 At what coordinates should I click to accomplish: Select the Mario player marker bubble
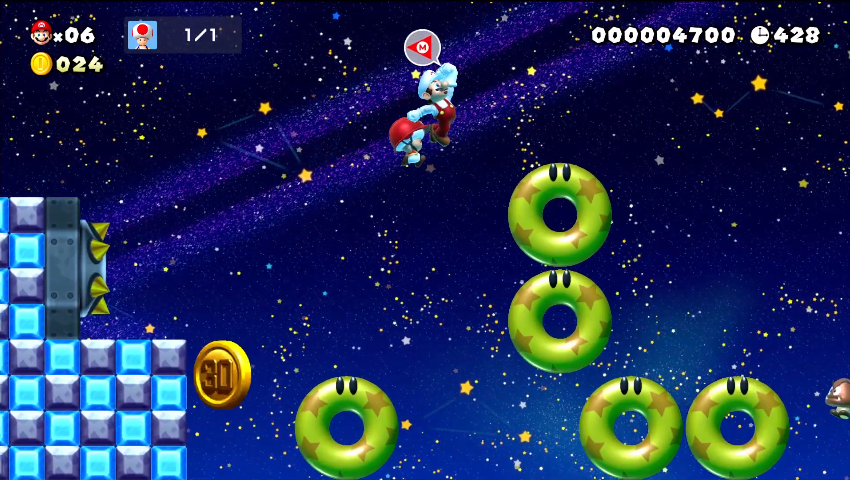(x=422, y=47)
